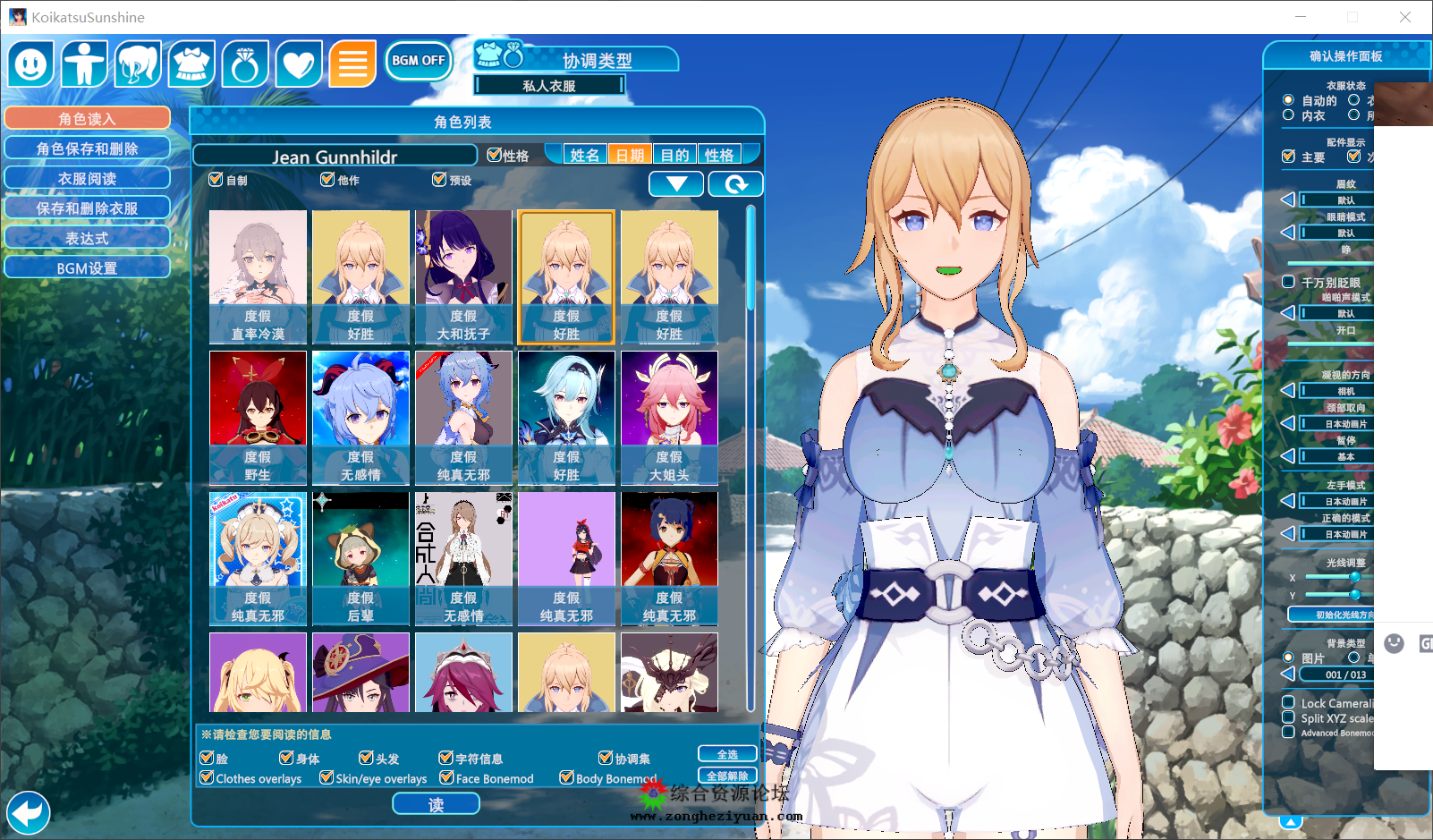Choose the 野生 red-background character card
The image size is (1433, 840).
tap(258, 418)
